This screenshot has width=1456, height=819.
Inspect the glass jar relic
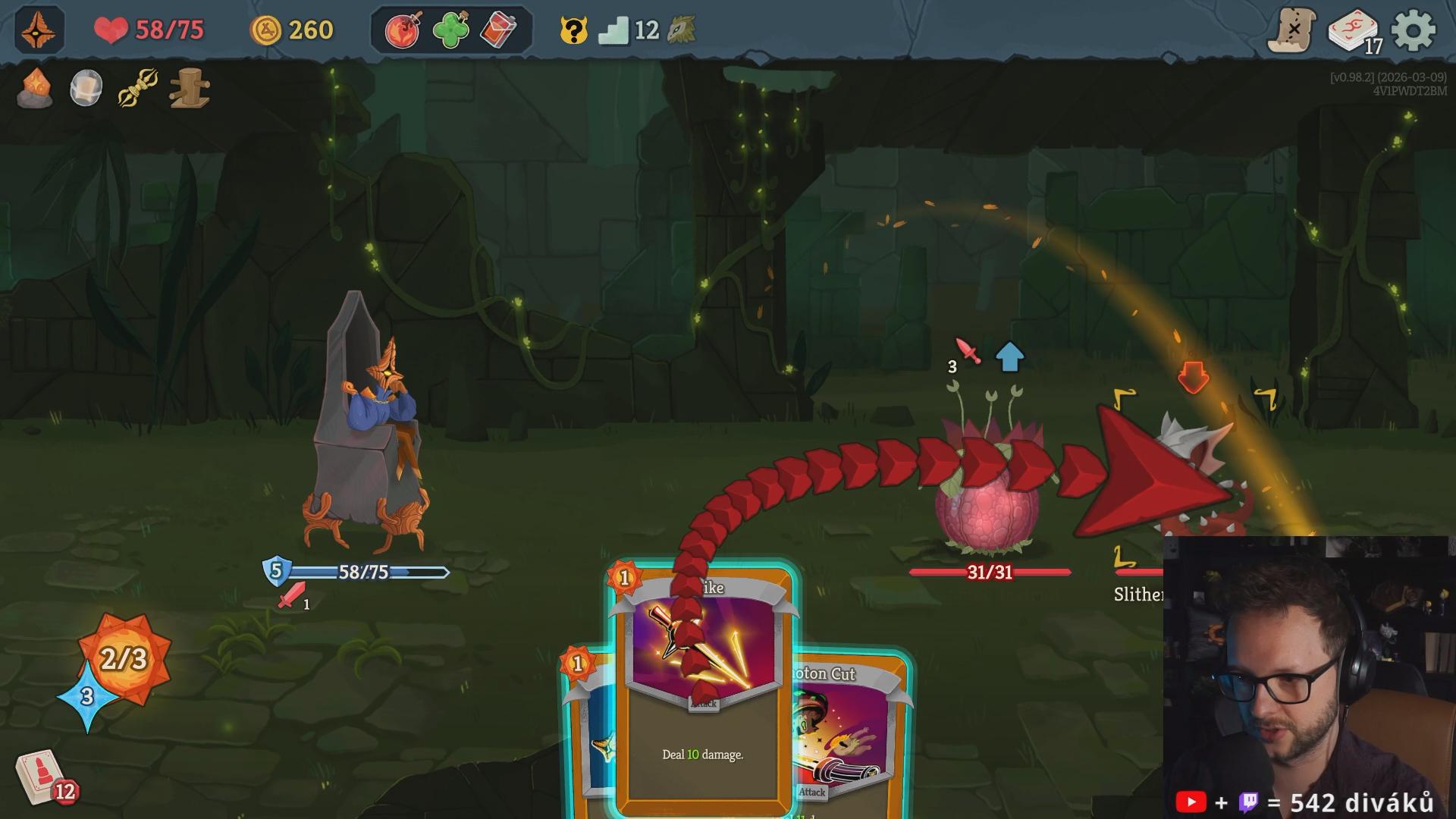pos(86,89)
